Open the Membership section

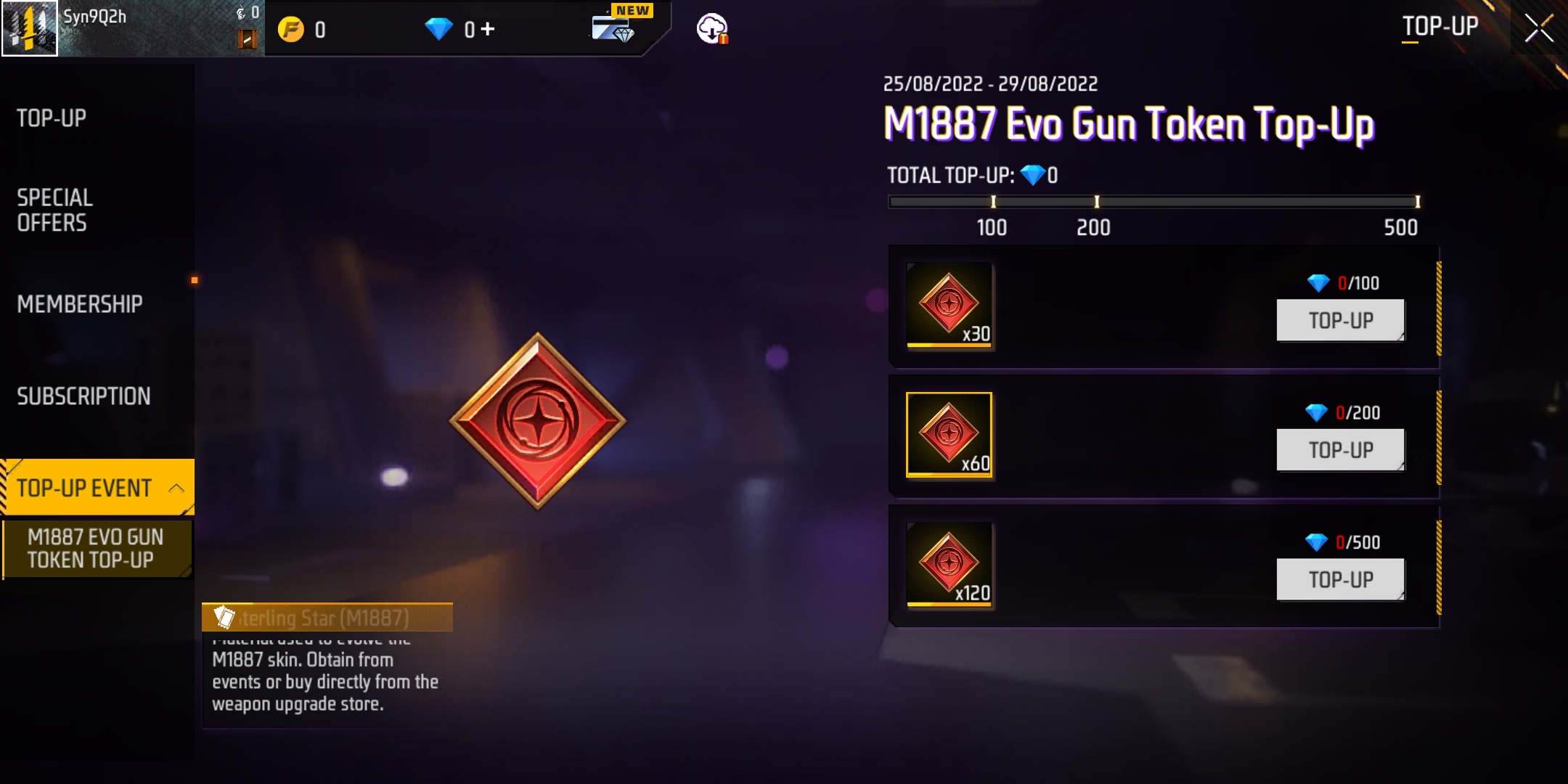point(80,303)
